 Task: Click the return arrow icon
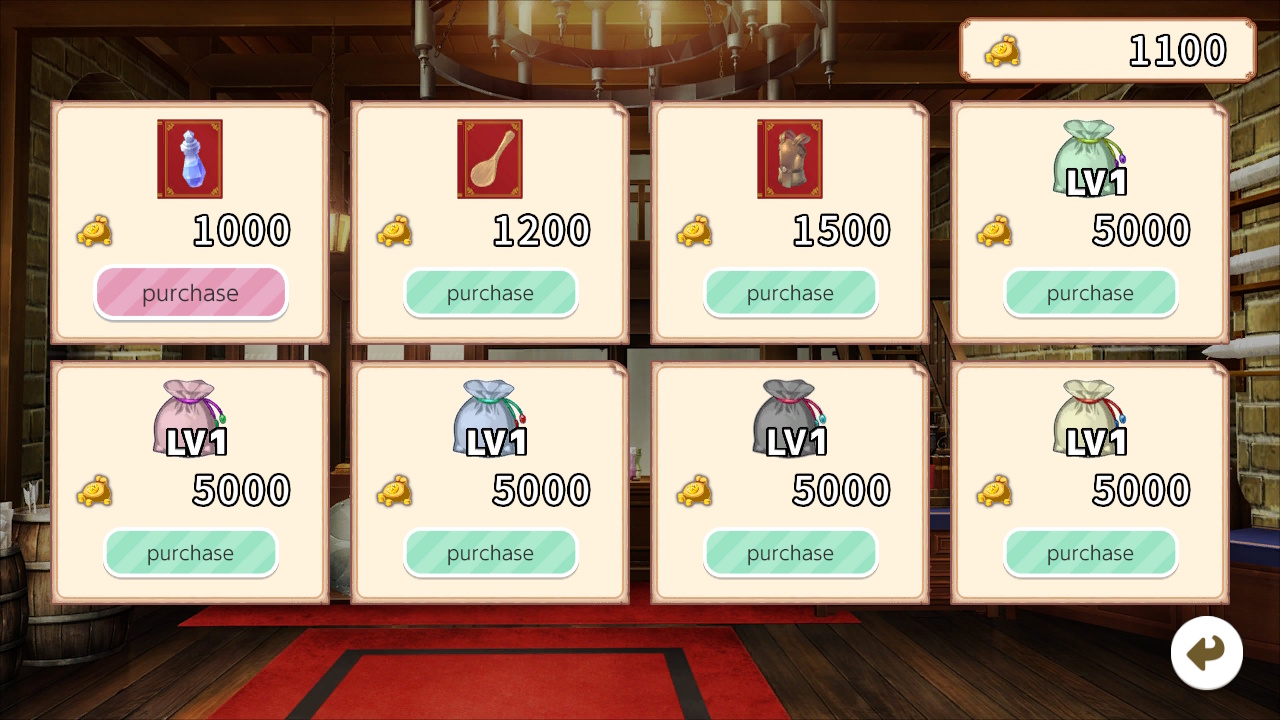point(1207,651)
